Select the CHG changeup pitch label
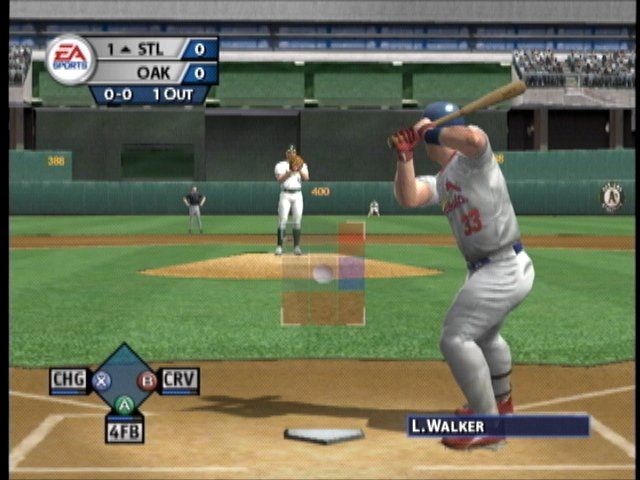The width and height of the screenshot is (640, 480). tap(69, 380)
